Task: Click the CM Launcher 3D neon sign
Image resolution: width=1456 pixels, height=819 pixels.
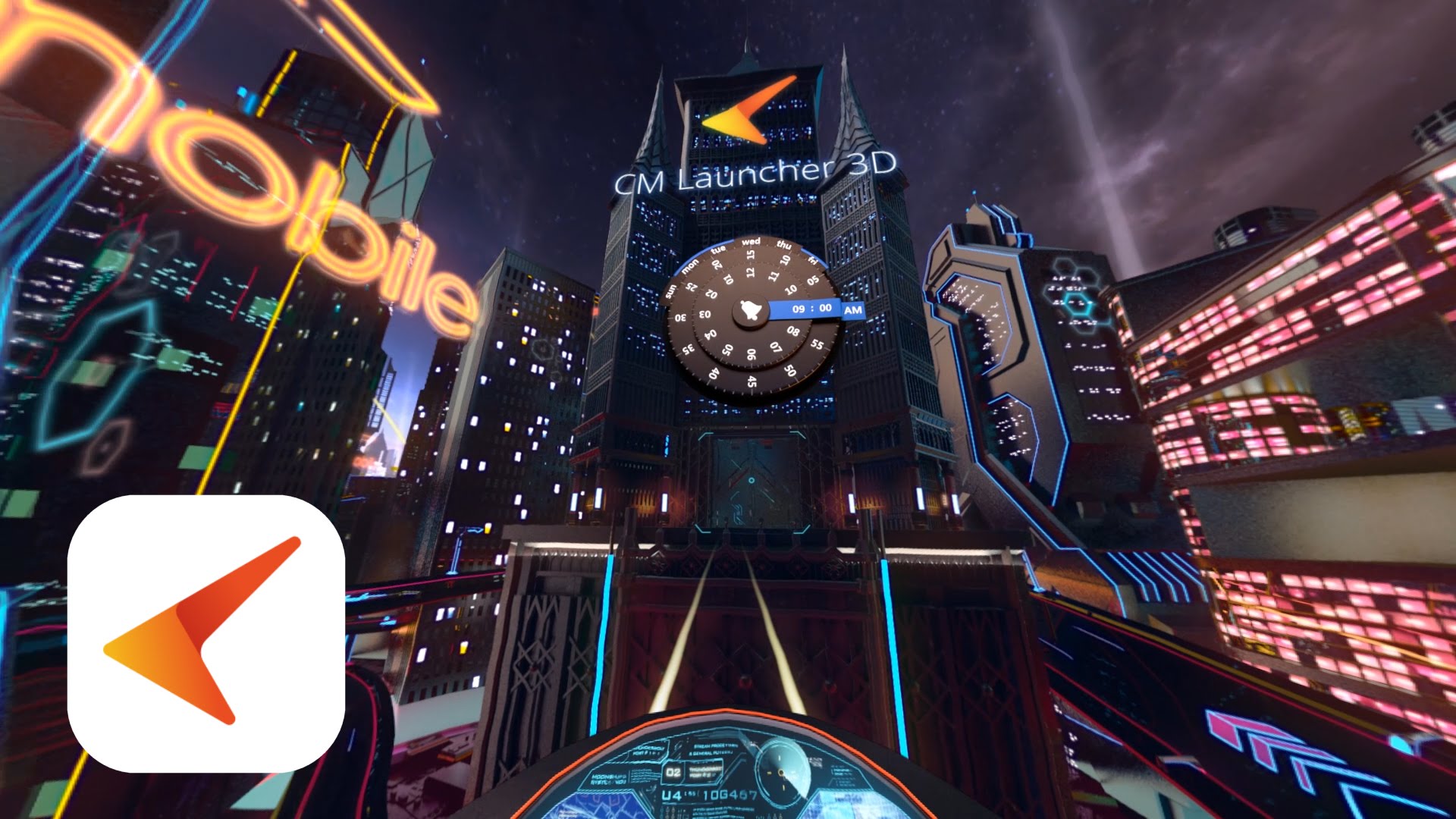Action: click(755, 172)
